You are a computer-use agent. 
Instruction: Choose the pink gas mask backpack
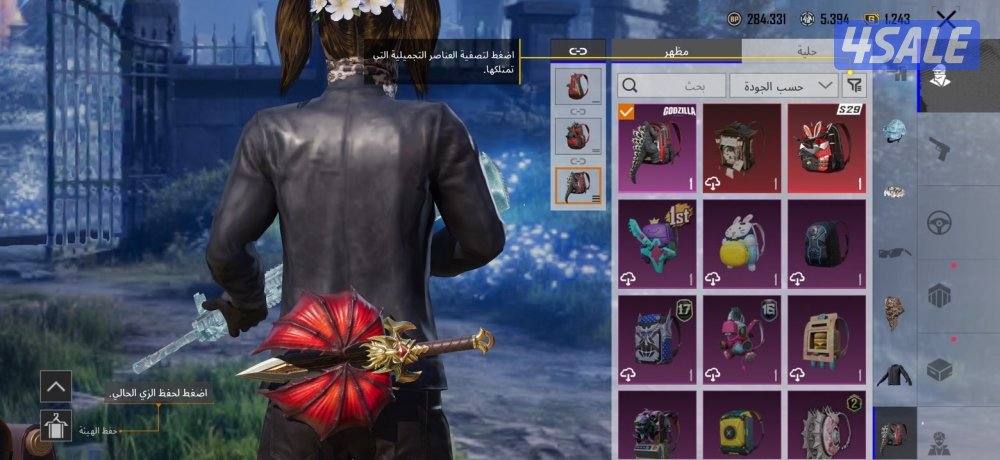[743, 338]
